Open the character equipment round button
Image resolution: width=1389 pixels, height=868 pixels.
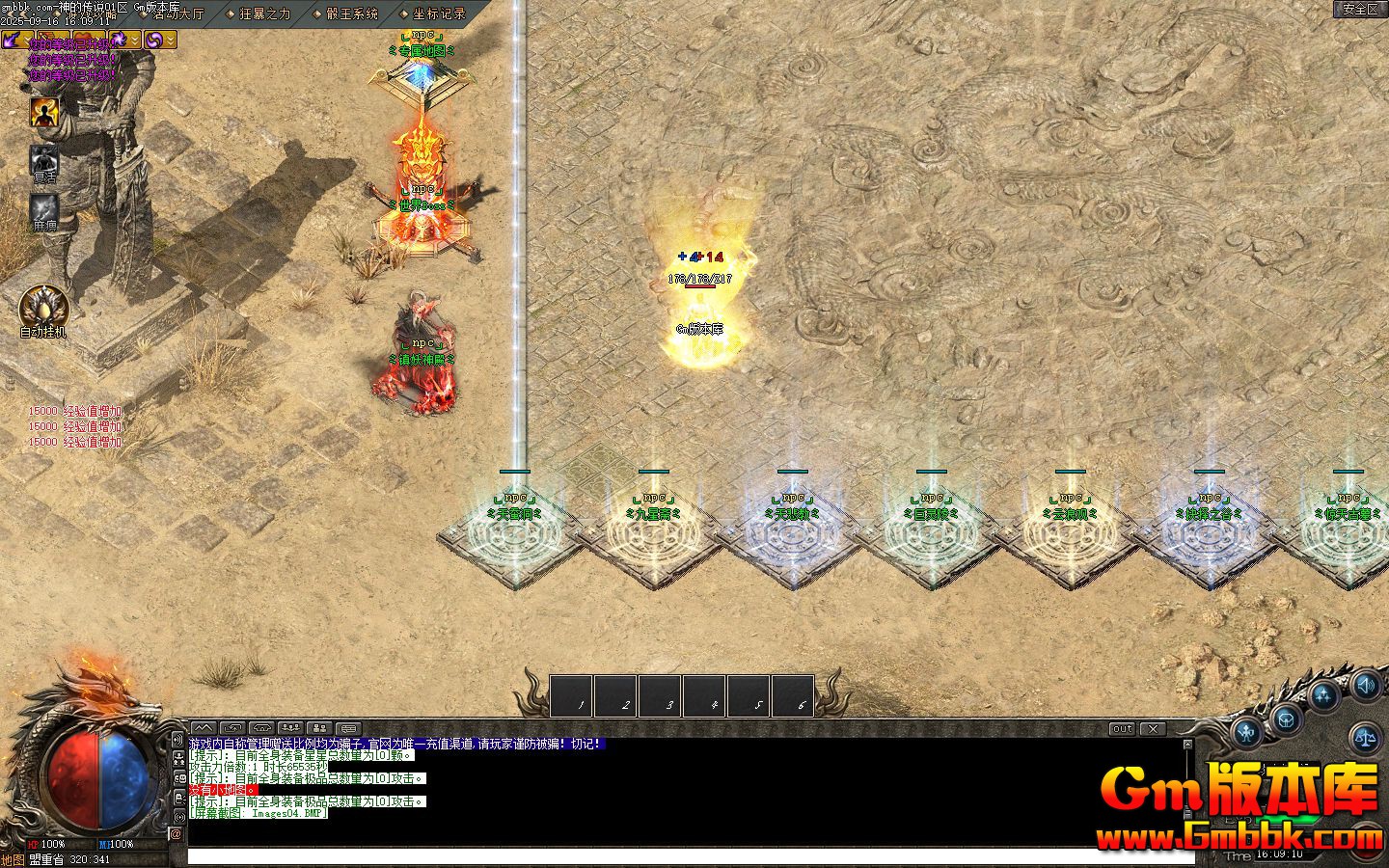(x=1248, y=733)
